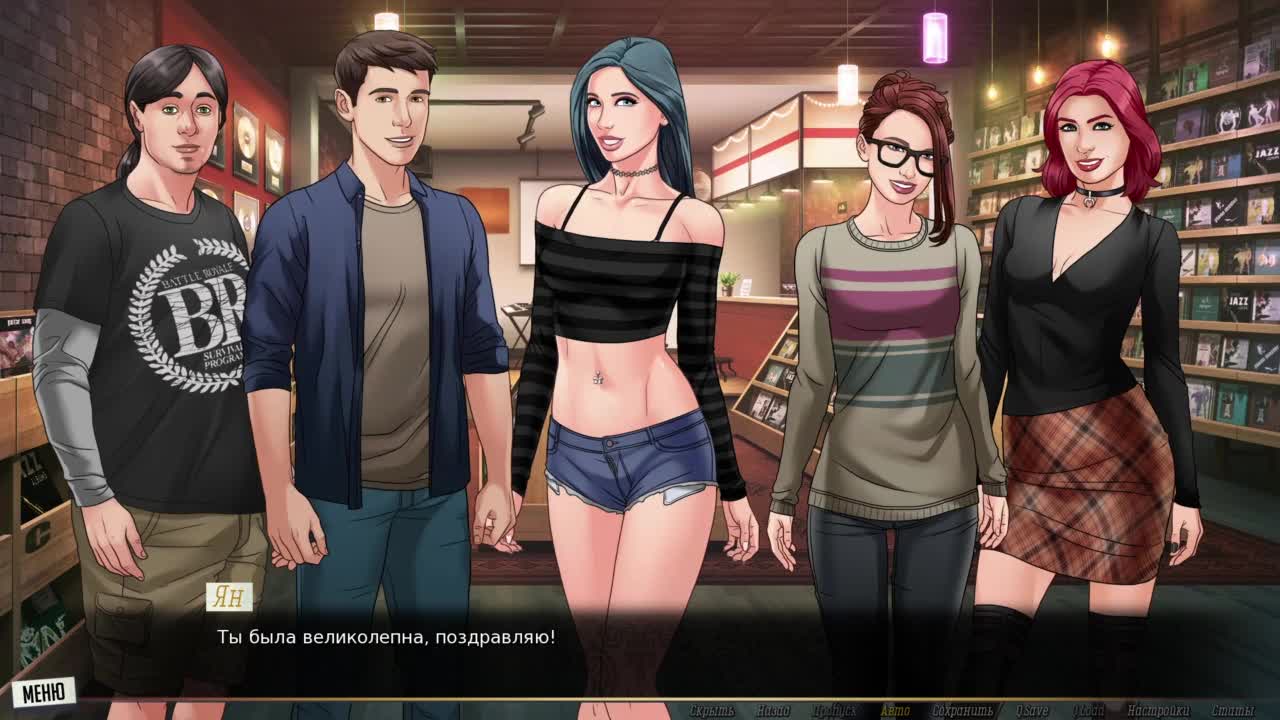
Task: Skip dialogue using Пропуск
Action: pos(834,711)
